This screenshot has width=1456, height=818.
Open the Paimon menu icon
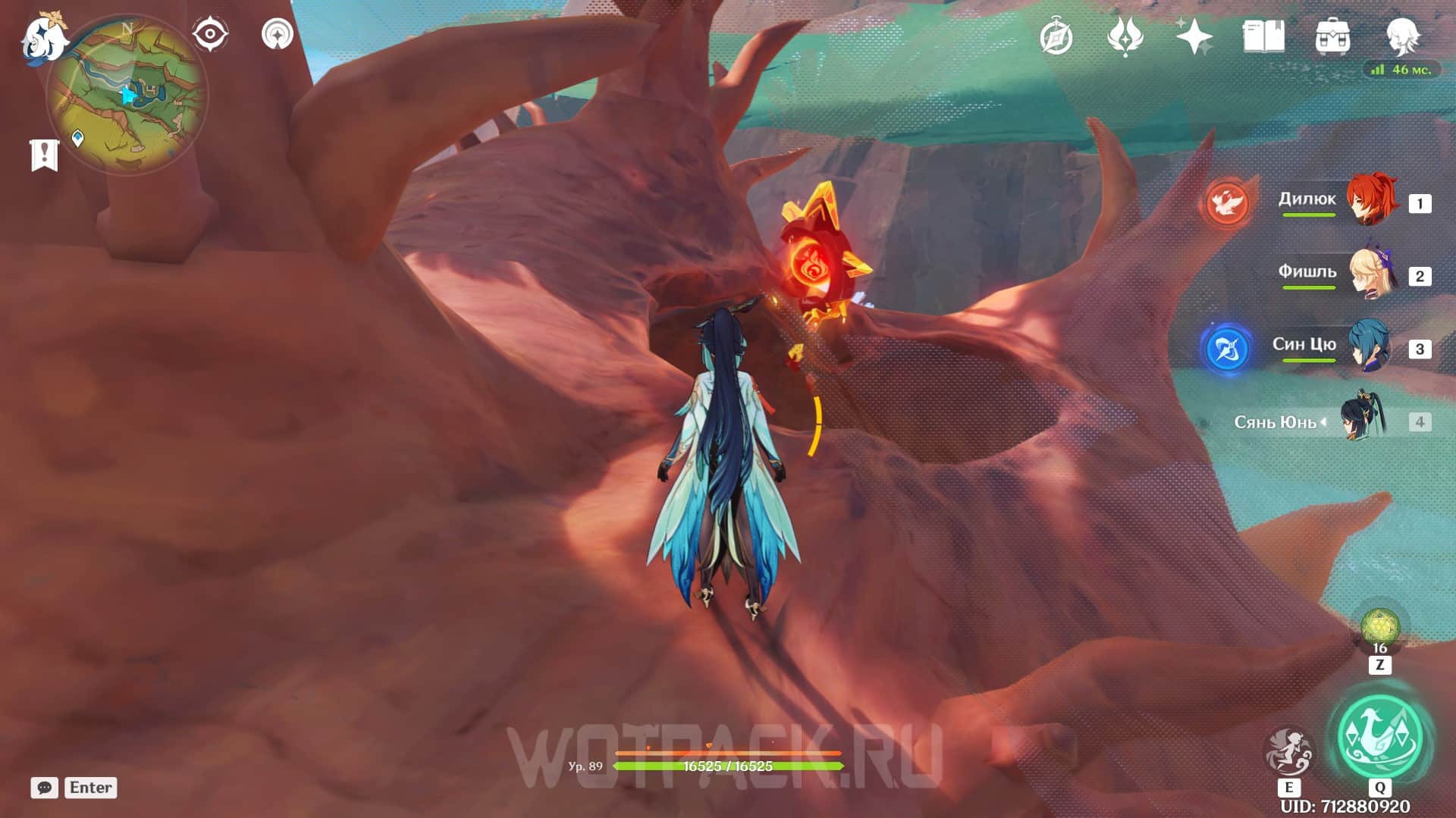coord(44,38)
